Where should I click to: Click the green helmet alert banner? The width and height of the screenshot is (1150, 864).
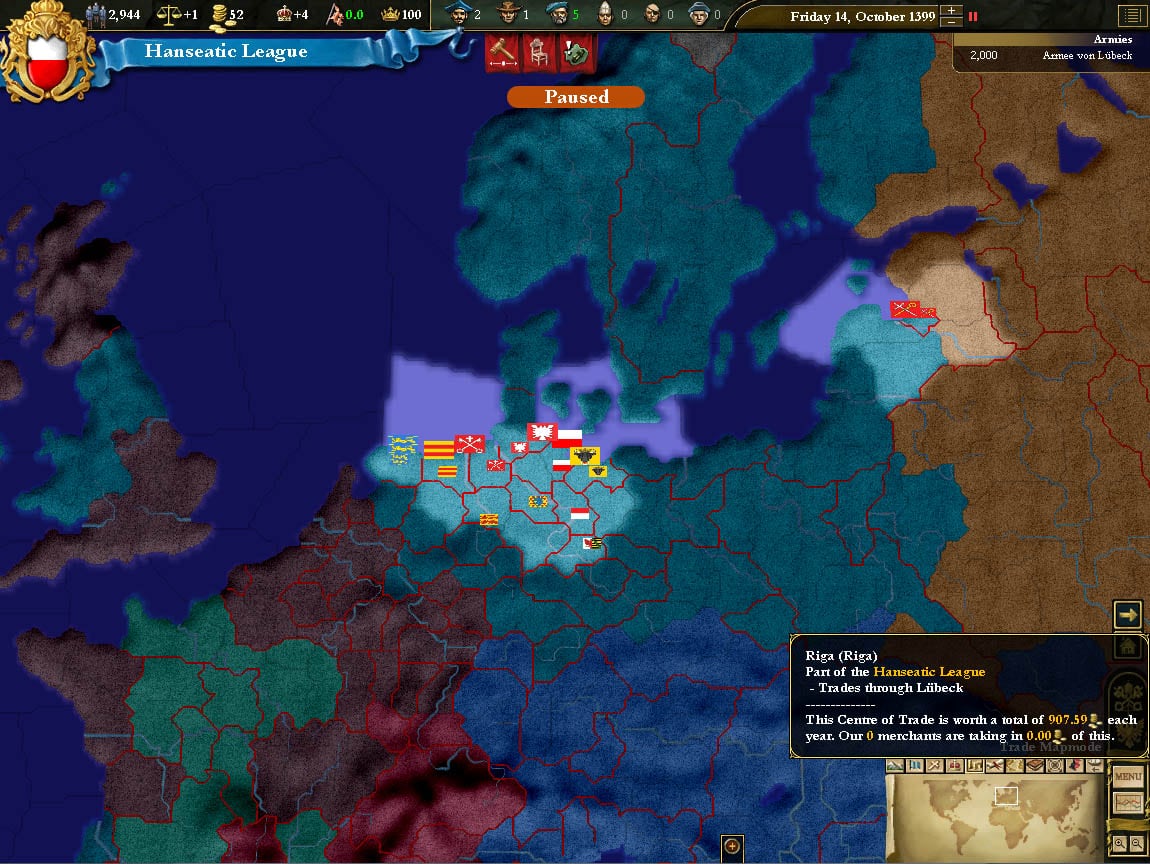point(576,53)
